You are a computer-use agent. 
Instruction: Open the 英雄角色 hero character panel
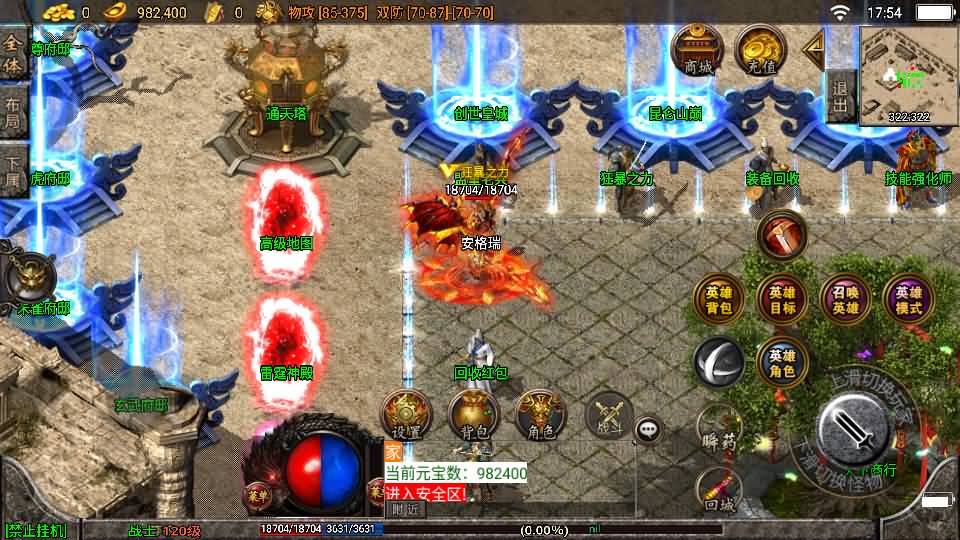782,362
